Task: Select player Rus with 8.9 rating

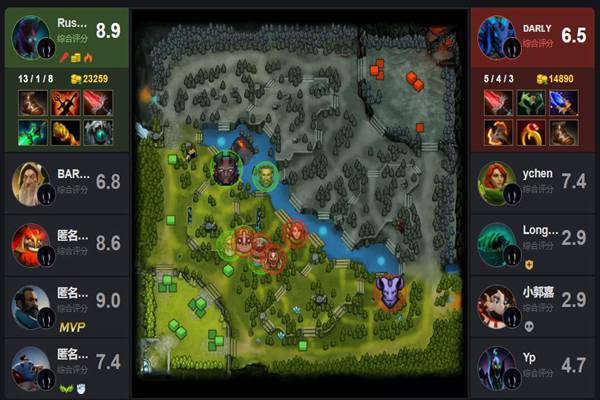Action: tap(80, 30)
